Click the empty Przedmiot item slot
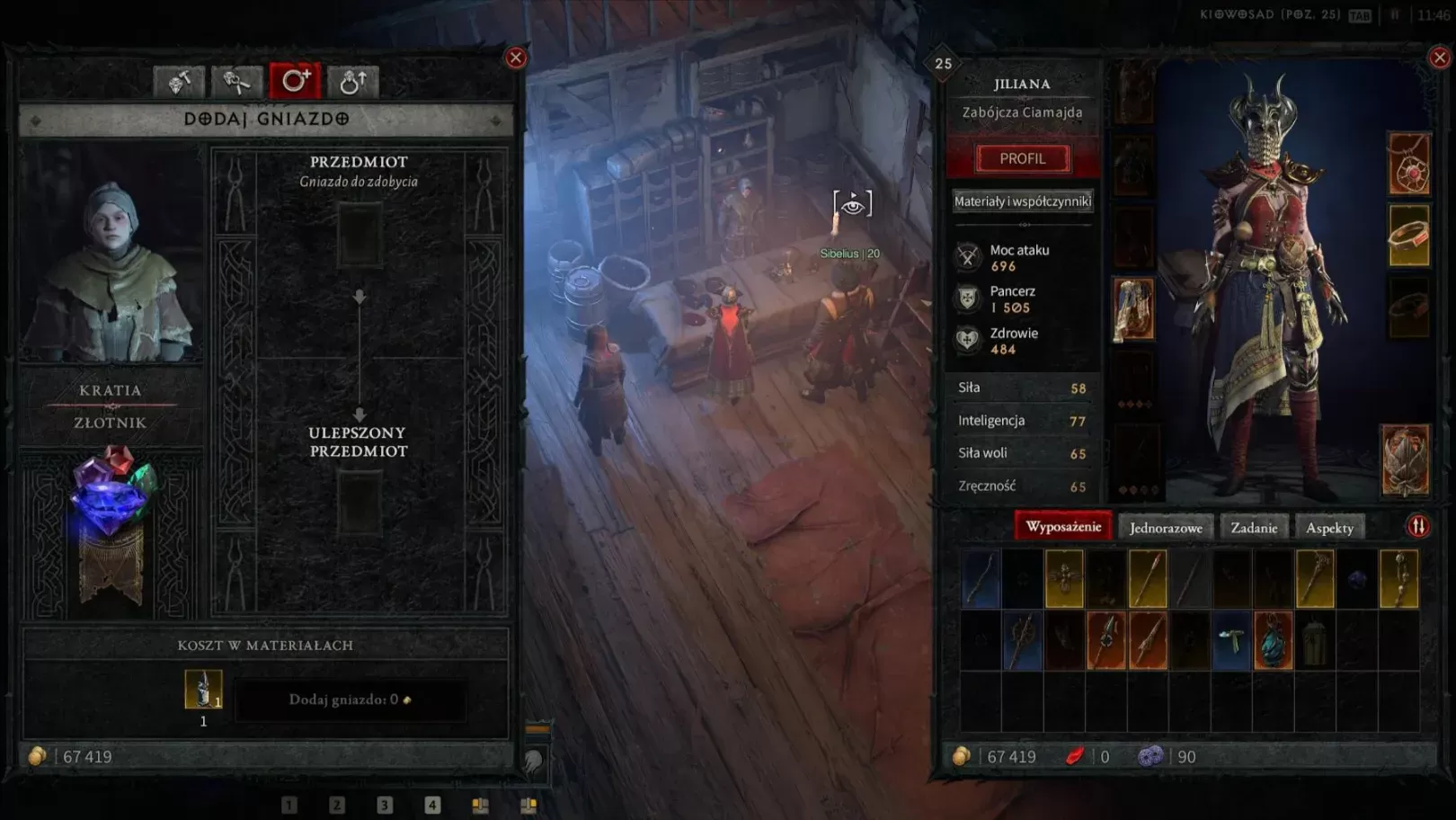Screen dimensions: 1456x820 pos(360,236)
